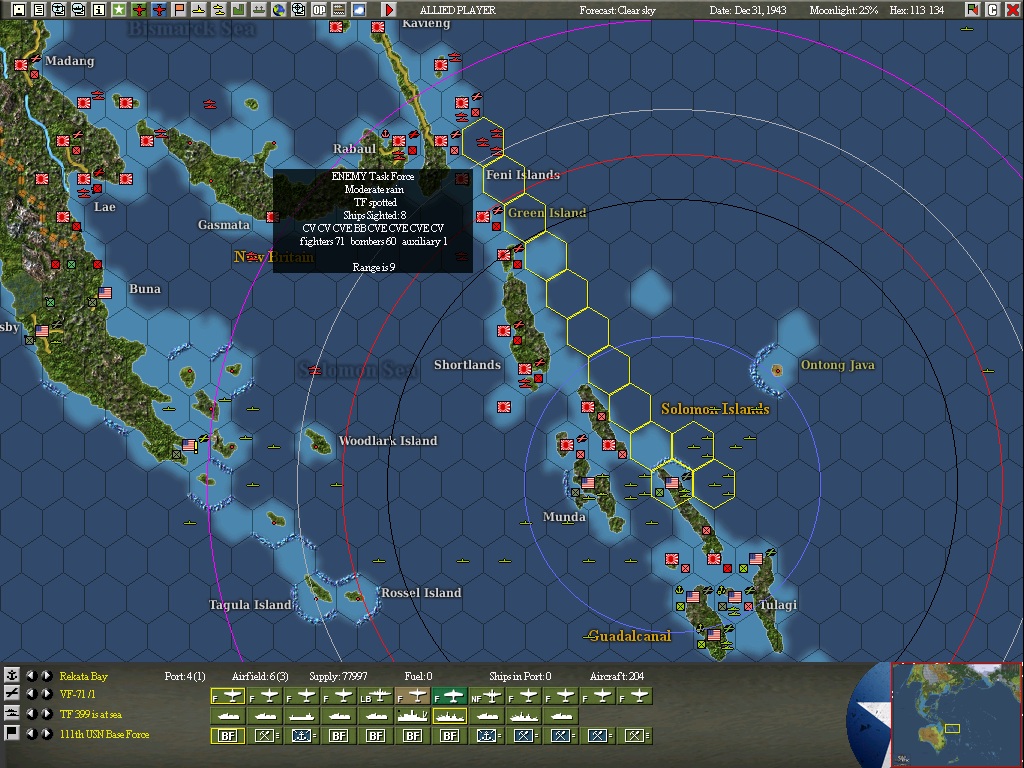The width and height of the screenshot is (1024, 768).
Task: Select the highlighted BF ground unit icon
Action: click(x=228, y=736)
